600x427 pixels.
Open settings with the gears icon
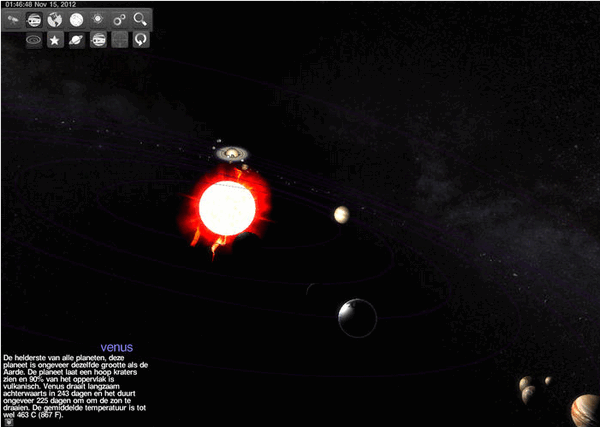pos(120,20)
